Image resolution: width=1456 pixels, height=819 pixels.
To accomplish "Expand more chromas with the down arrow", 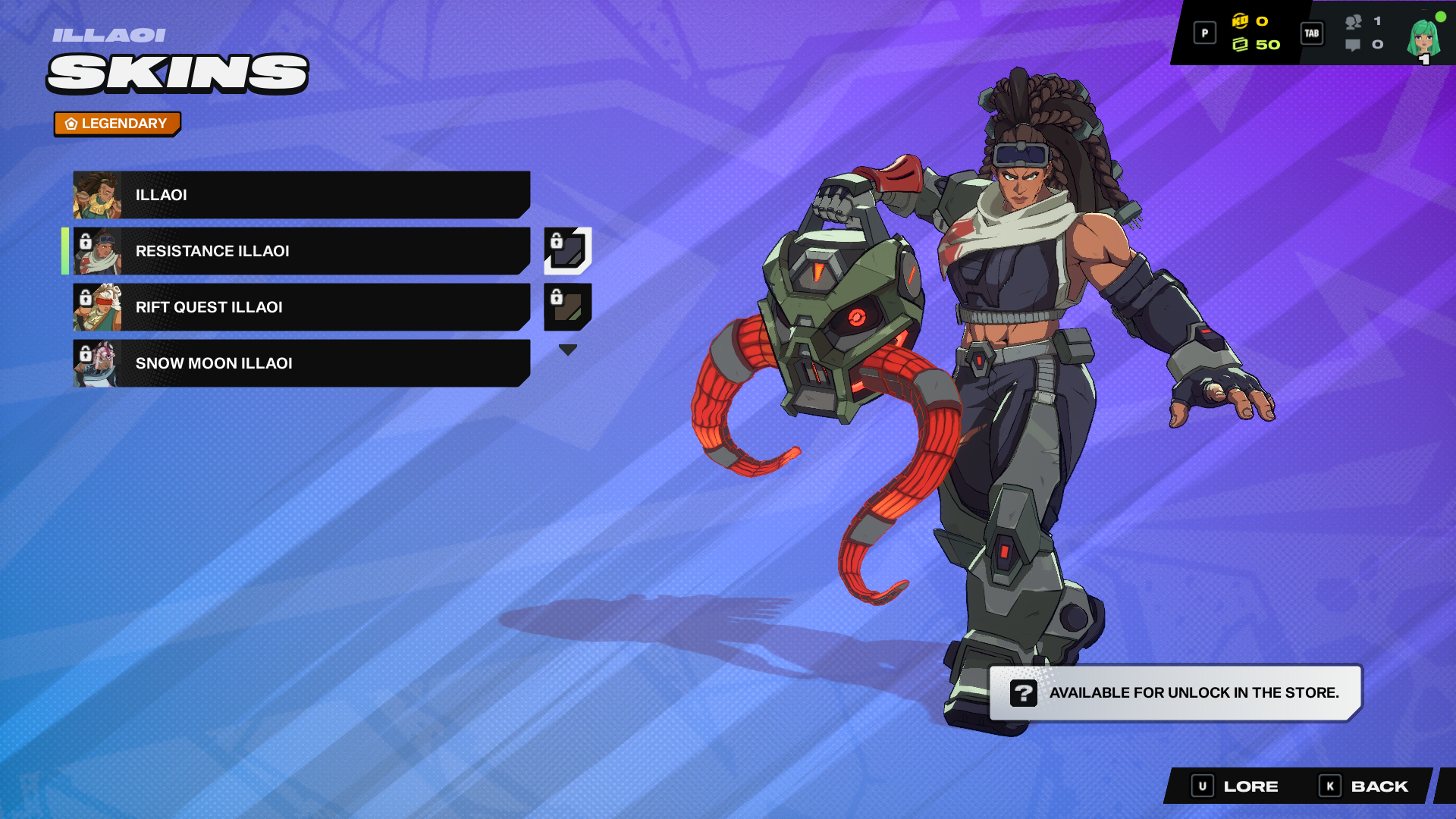I will 567,348.
